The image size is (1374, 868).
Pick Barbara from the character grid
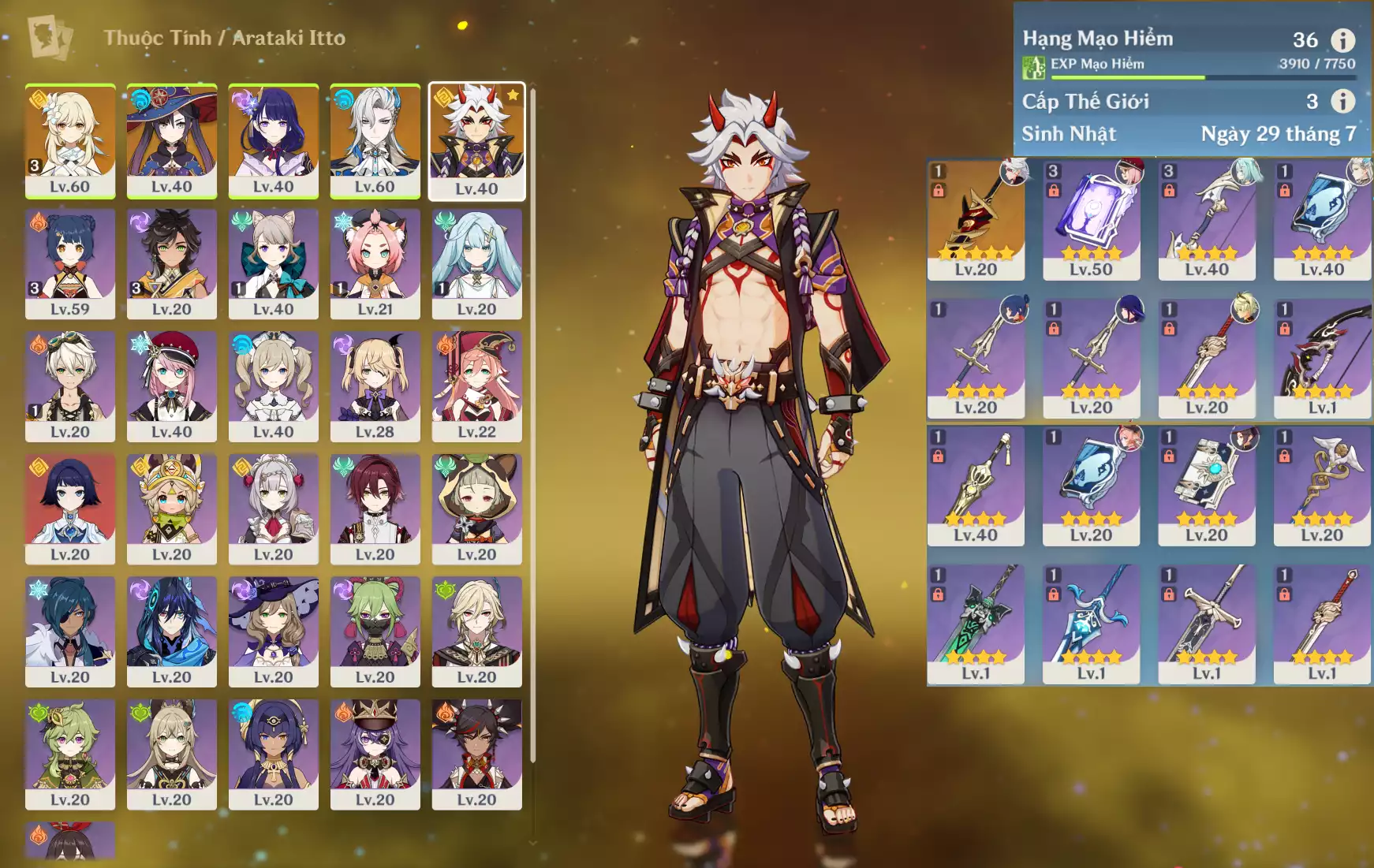[273, 386]
